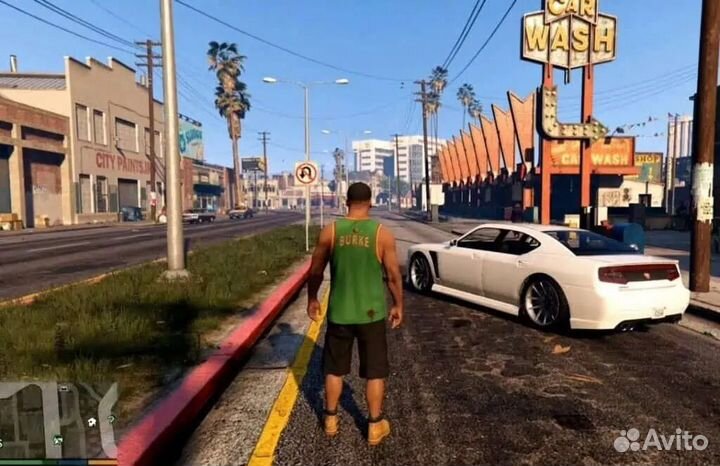Select the green question mark minimap marker
Image resolution: width=720 pixels, height=466 pixels.
pos(111,419)
